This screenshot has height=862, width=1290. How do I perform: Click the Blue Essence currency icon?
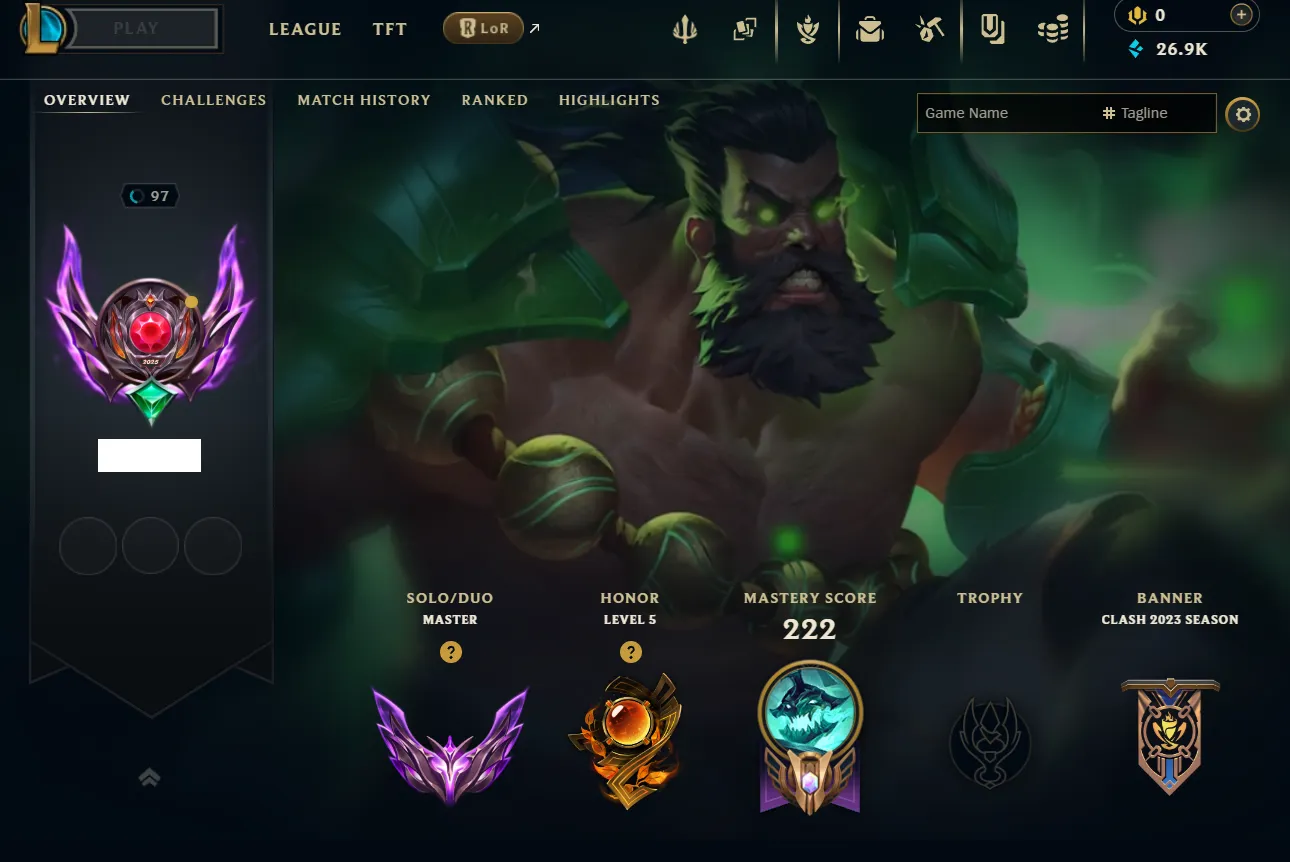[1135, 48]
